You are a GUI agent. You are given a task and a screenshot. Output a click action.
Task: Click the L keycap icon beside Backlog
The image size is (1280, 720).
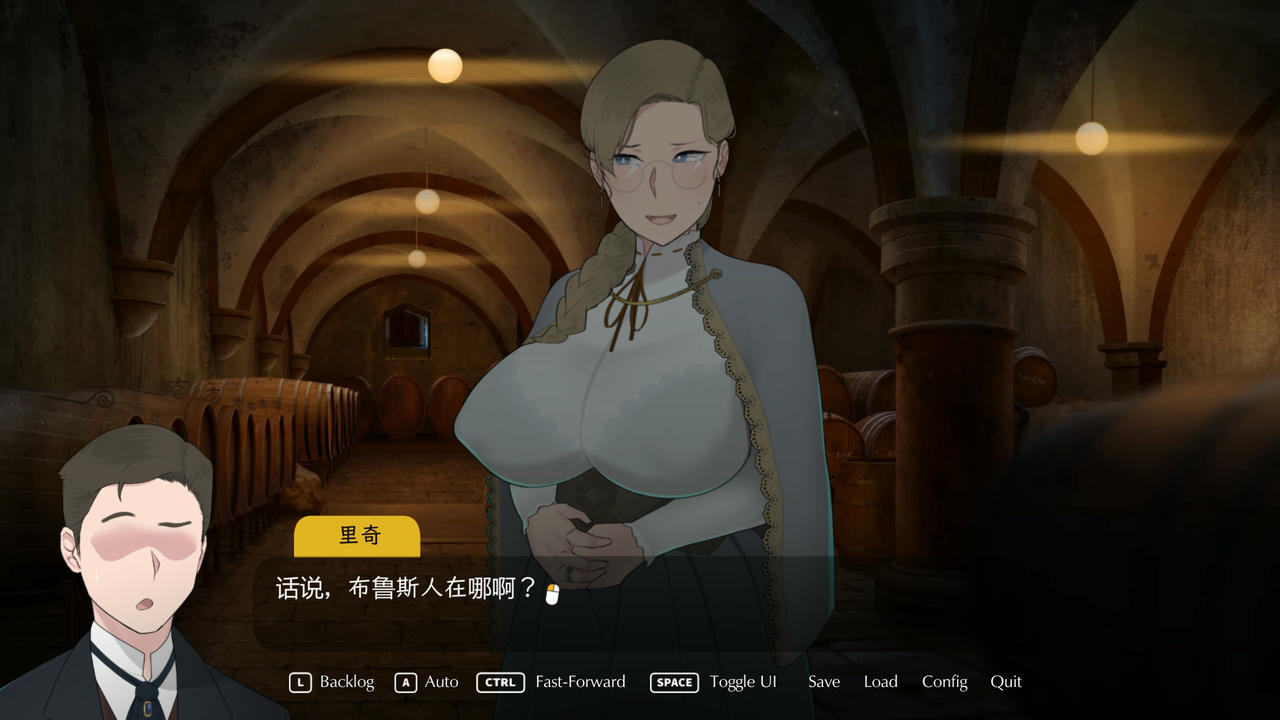pos(298,682)
